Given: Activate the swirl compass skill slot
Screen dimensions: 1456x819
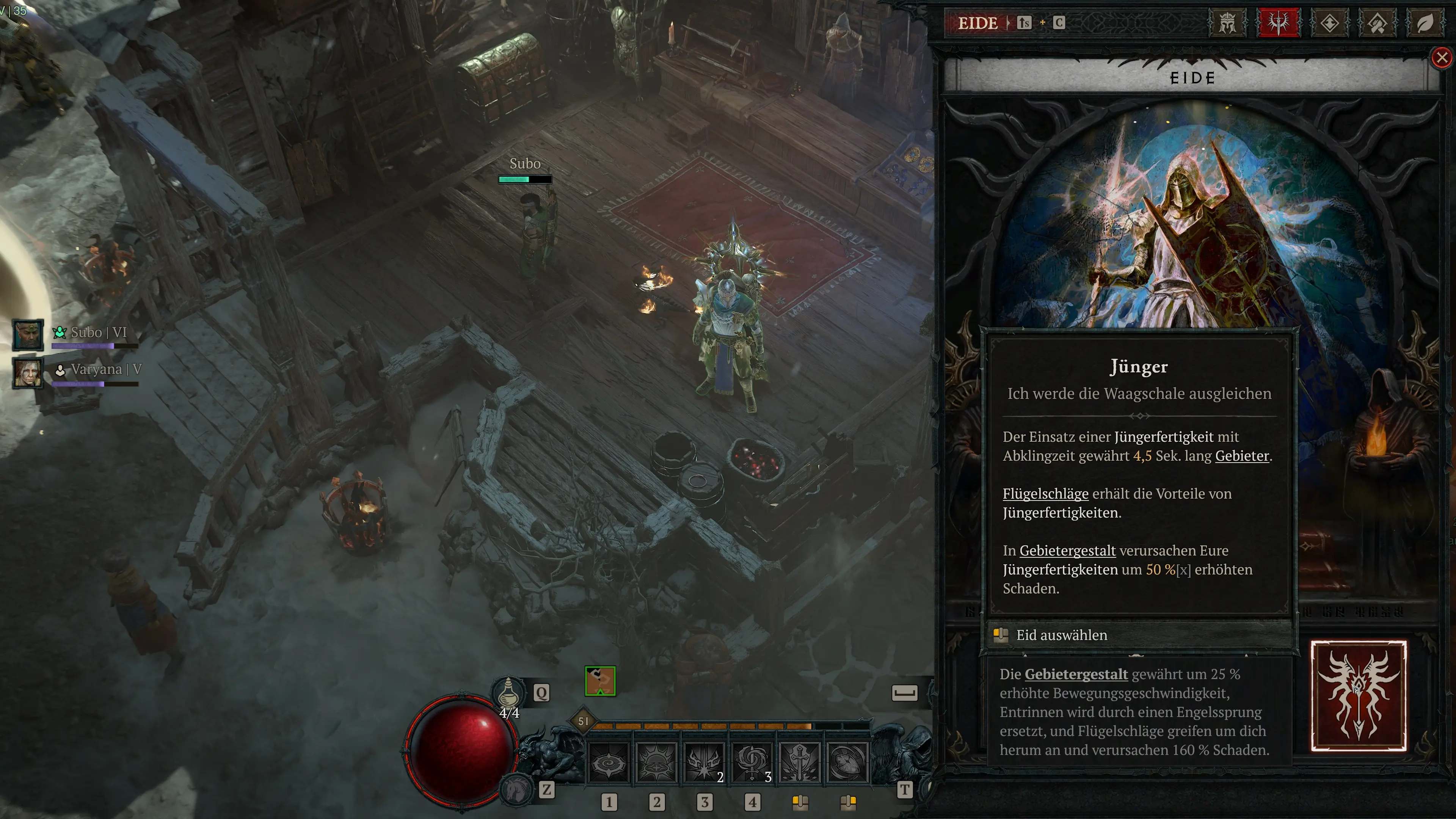Looking at the screenshot, I should [608, 763].
